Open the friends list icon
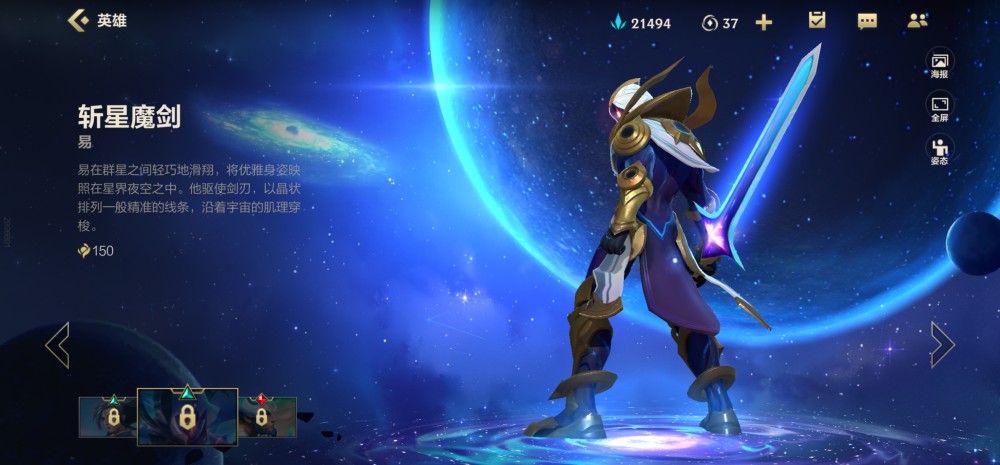This screenshot has width=1000, height=465. point(917,21)
